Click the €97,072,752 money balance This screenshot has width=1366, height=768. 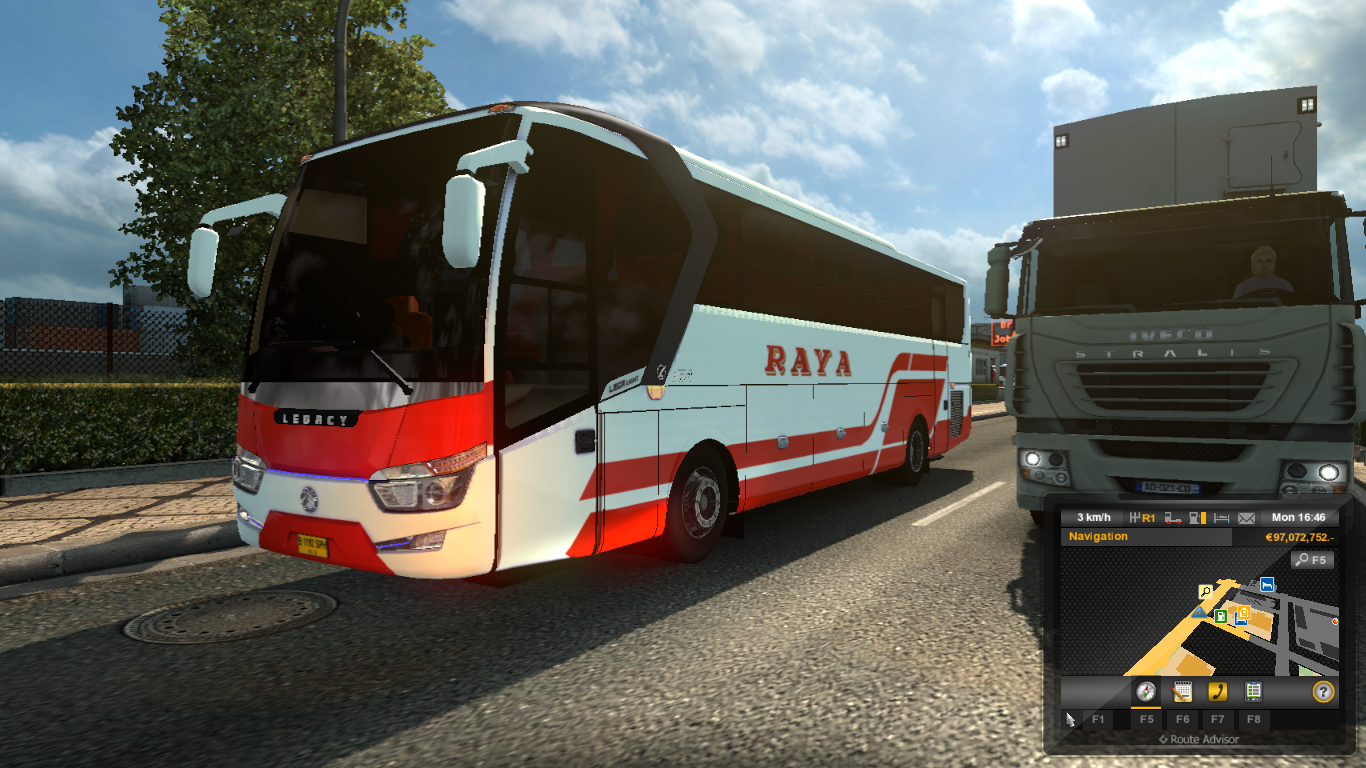(1300, 537)
